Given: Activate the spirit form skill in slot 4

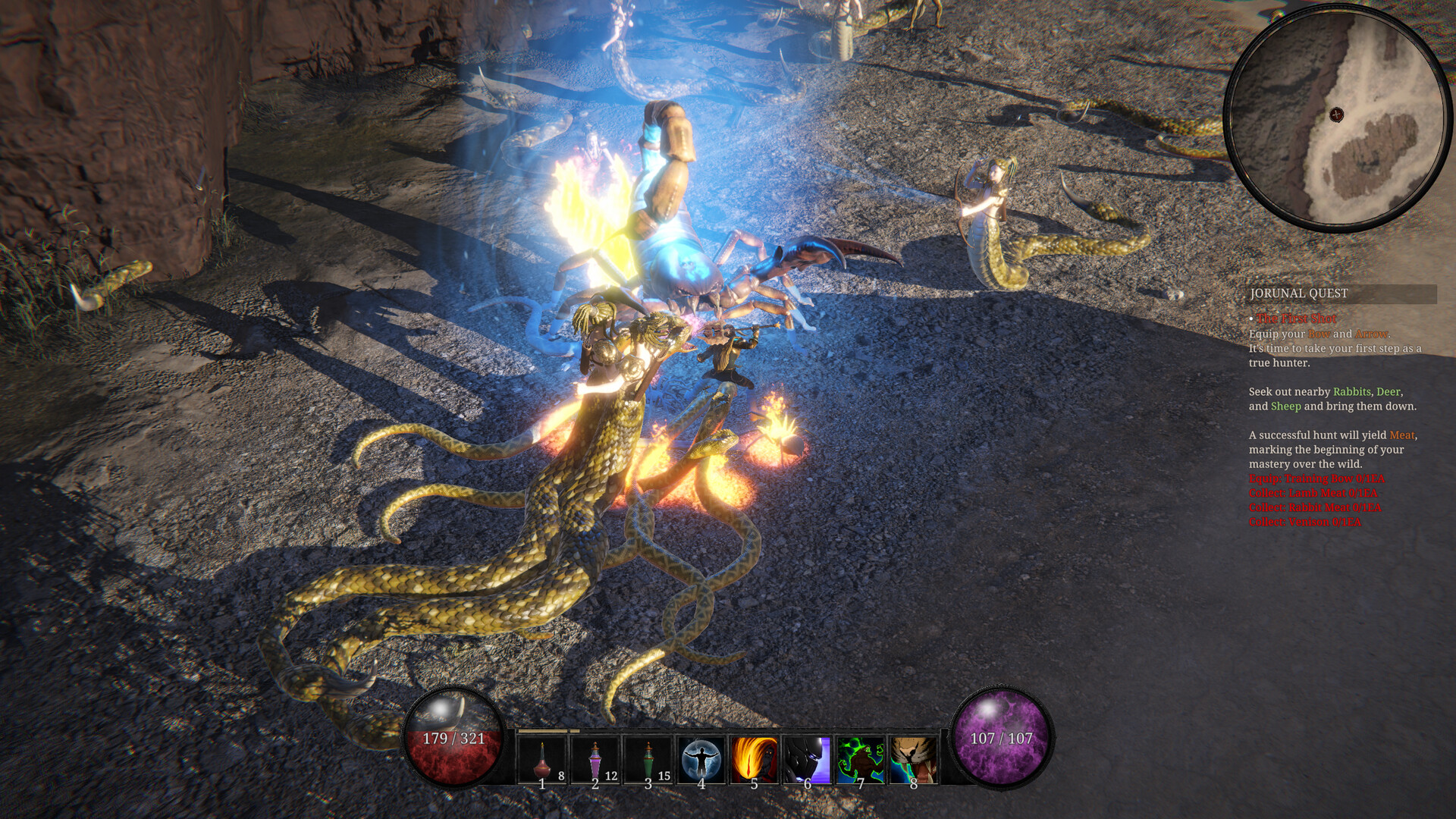Looking at the screenshot, I should pyautogui.click(x=701, y=761).
